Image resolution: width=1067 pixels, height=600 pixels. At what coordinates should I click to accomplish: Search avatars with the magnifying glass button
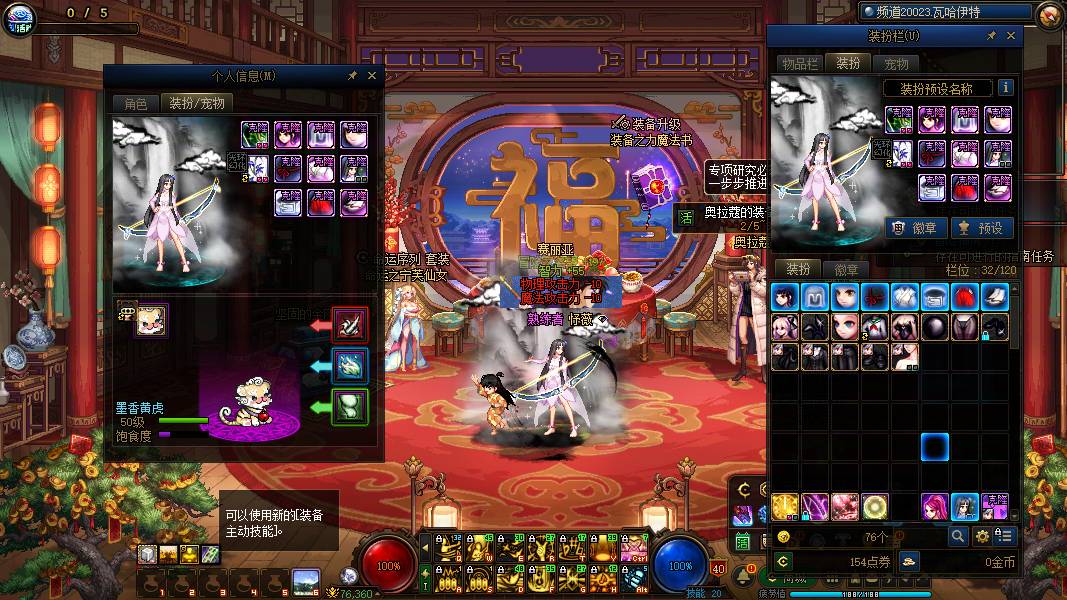958,537
